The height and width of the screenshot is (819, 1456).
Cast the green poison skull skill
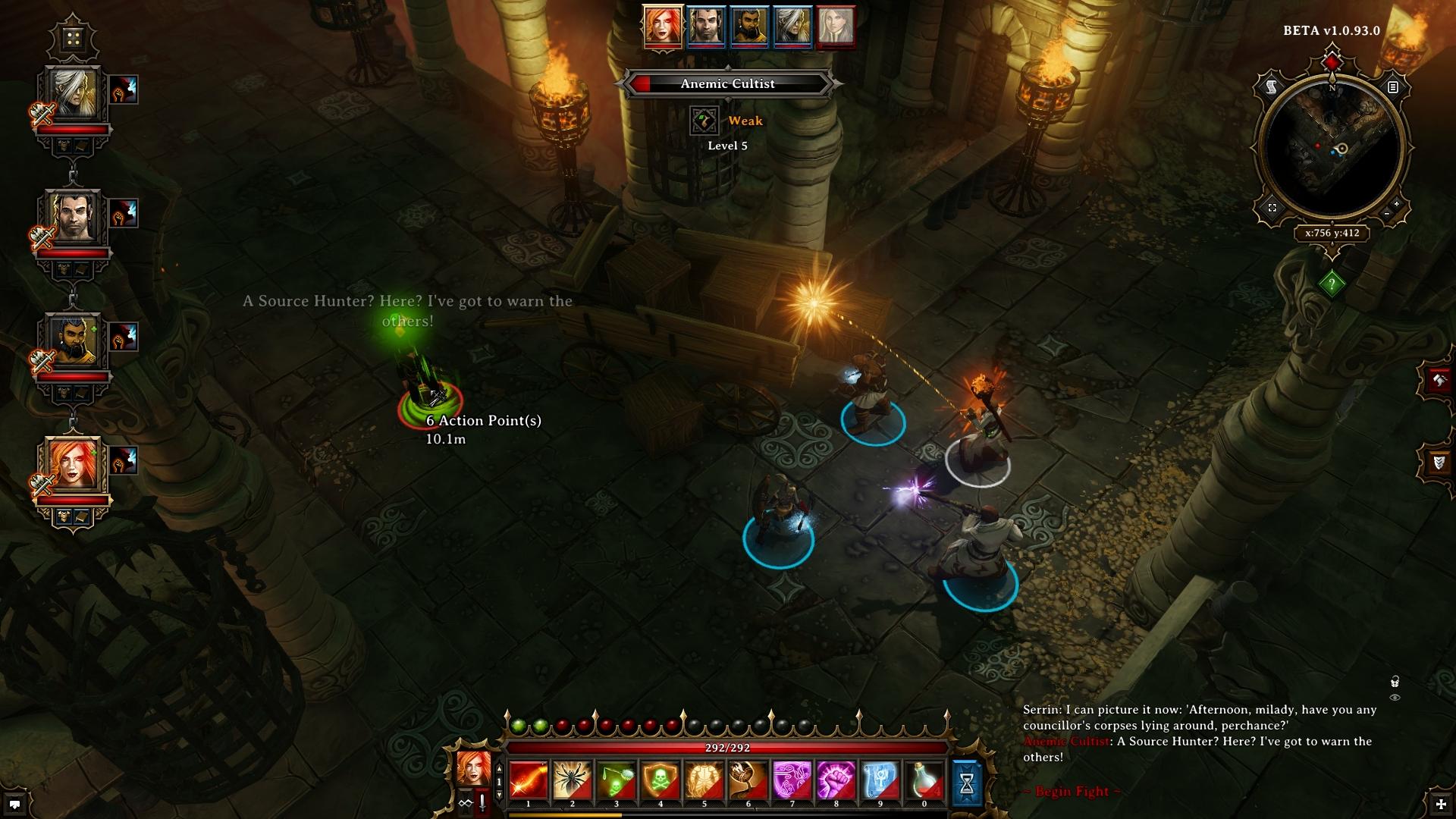(x=617, y=780)
